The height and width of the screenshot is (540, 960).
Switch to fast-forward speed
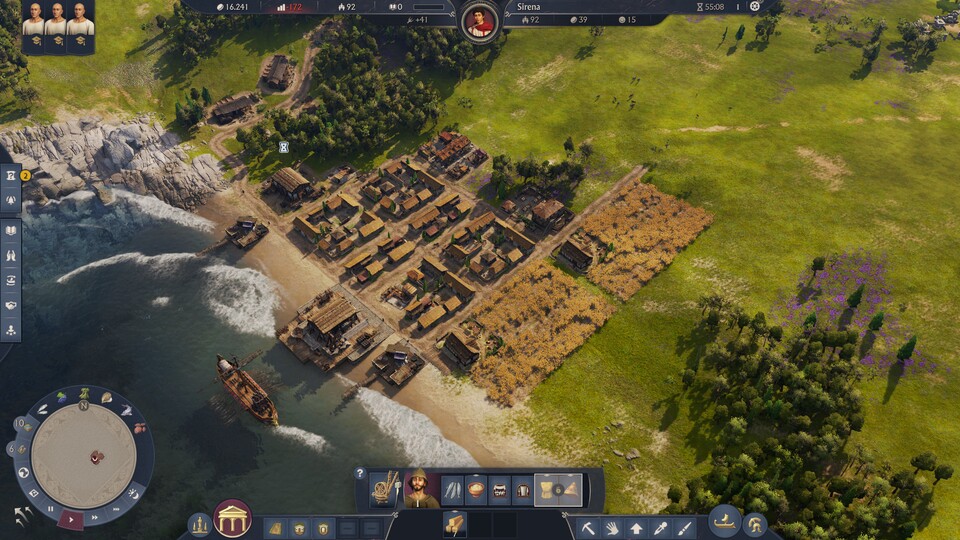pos(93,517)
